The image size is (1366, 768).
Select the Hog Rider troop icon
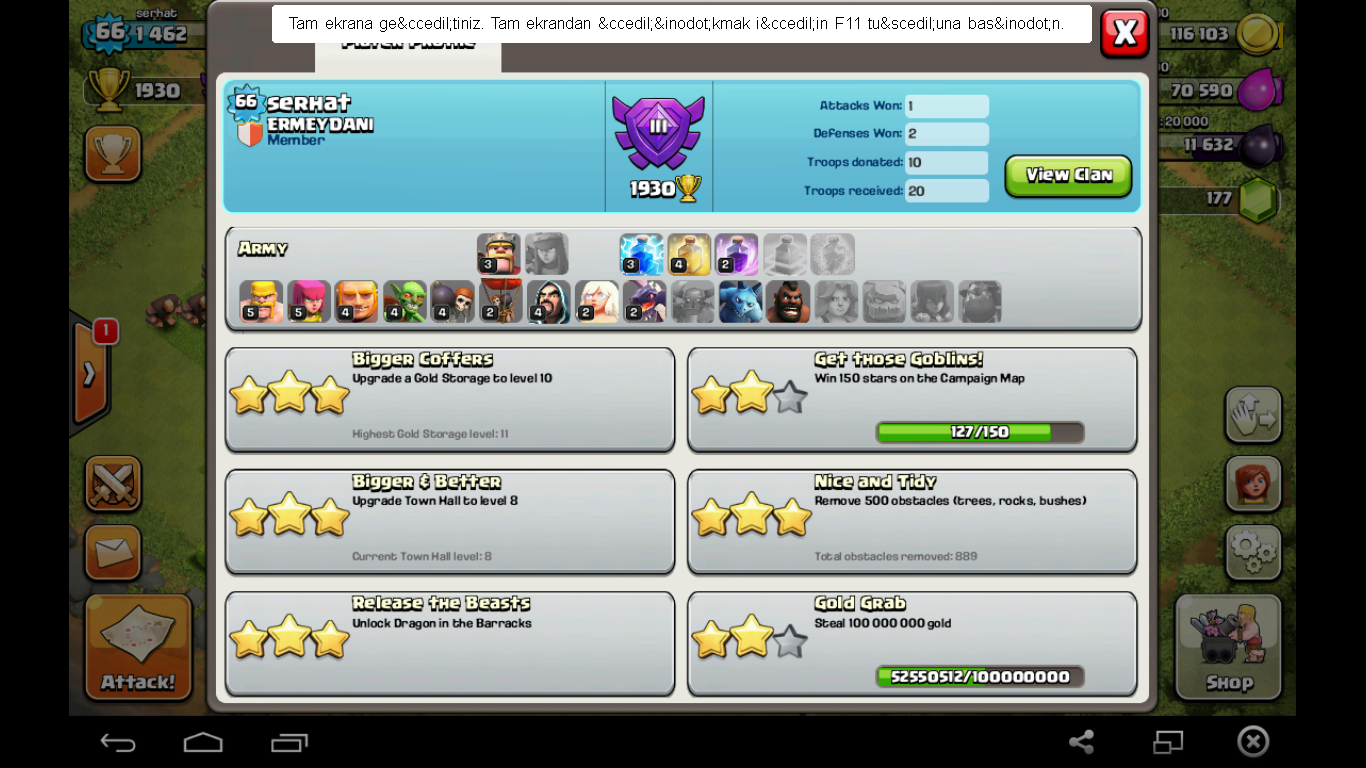coord(788,301)
